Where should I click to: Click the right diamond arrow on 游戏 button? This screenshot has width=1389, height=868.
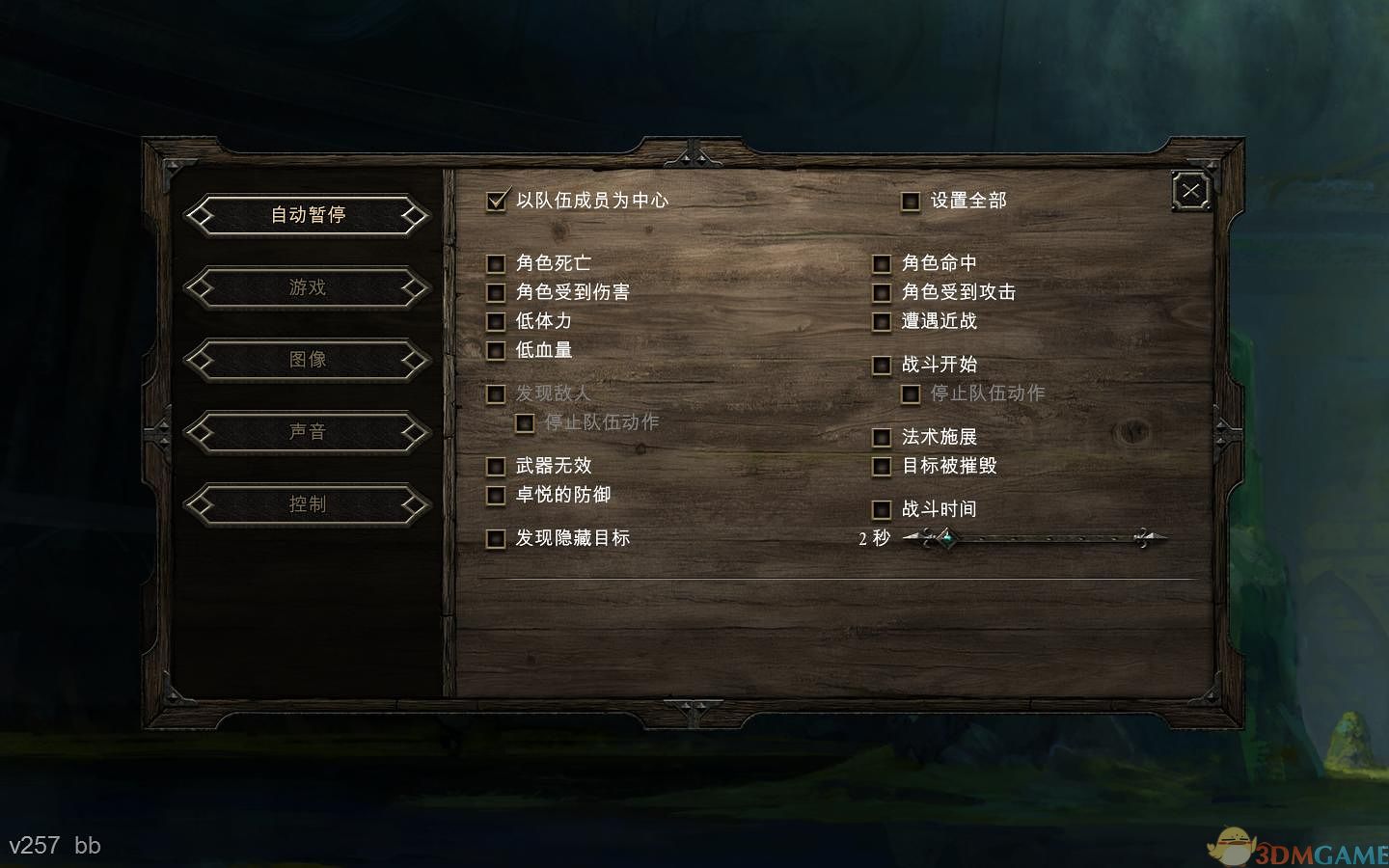click(414, 288)
